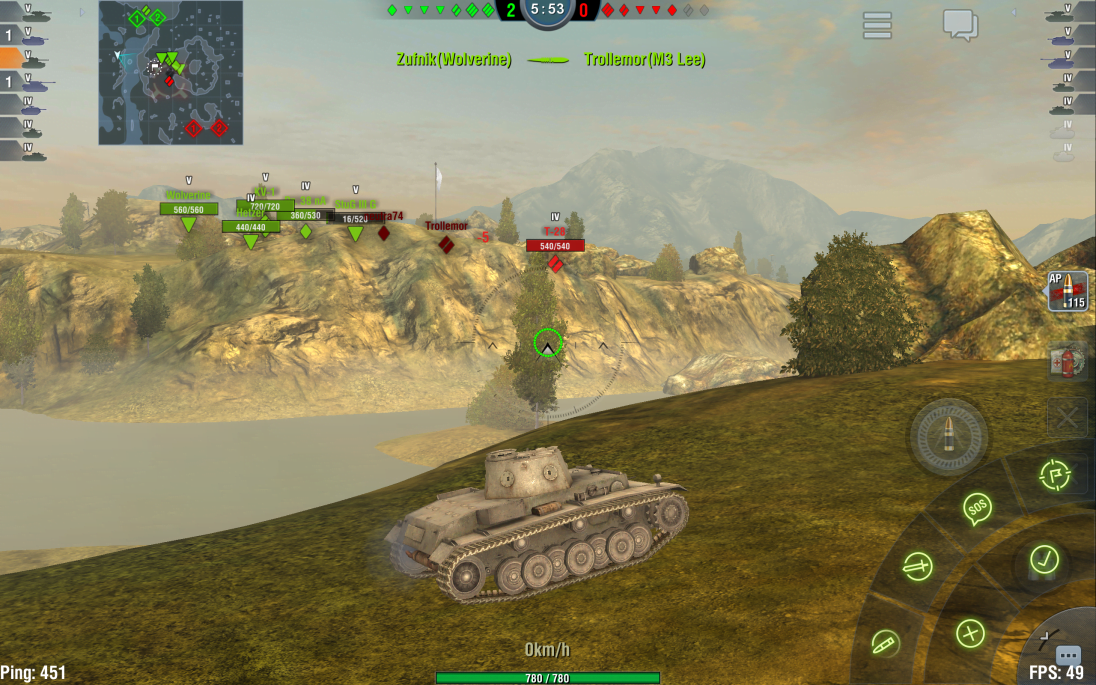Fire the main gun shell button
This screenshot has height=685, width=1096.
click(x=948, y=437)
